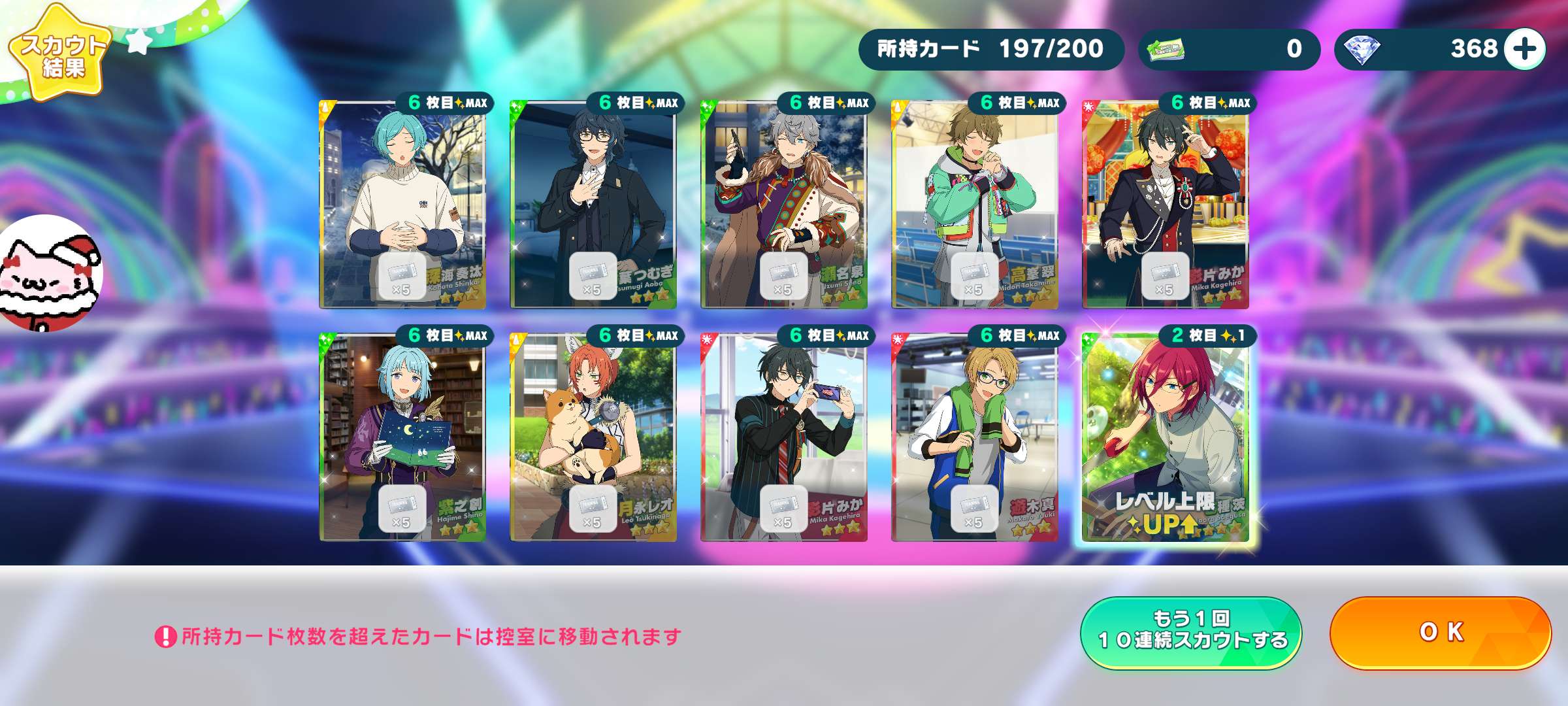
Task: View the Leo Tsukinaga card
Action: (593, 437)
